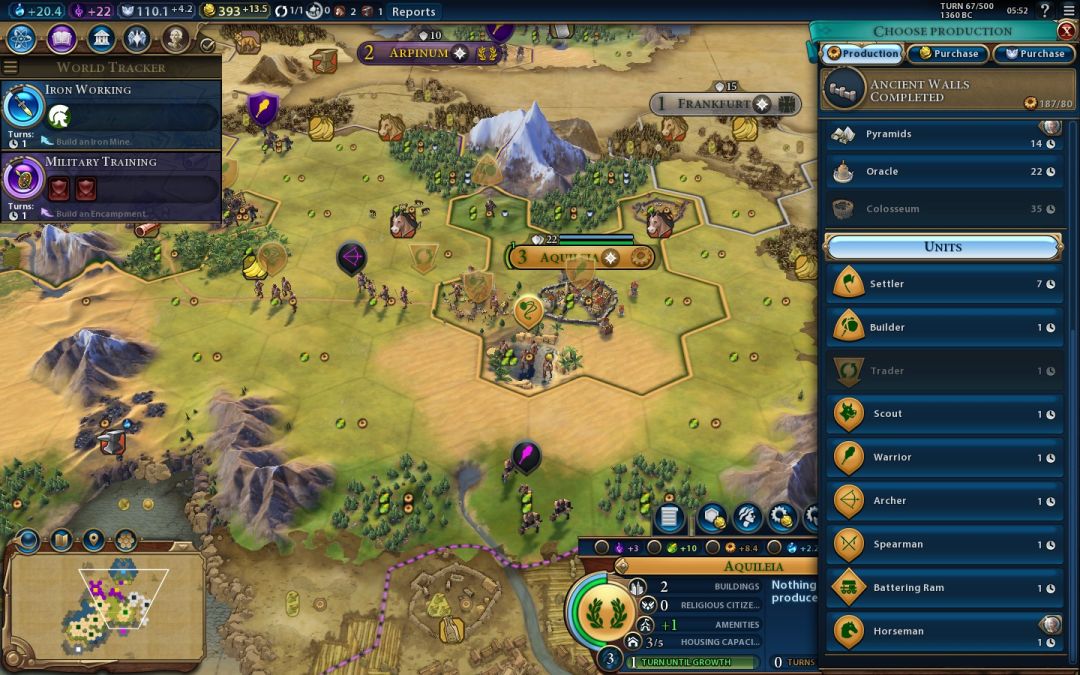
Task: Produce a Builder unit
Action: 943,328
